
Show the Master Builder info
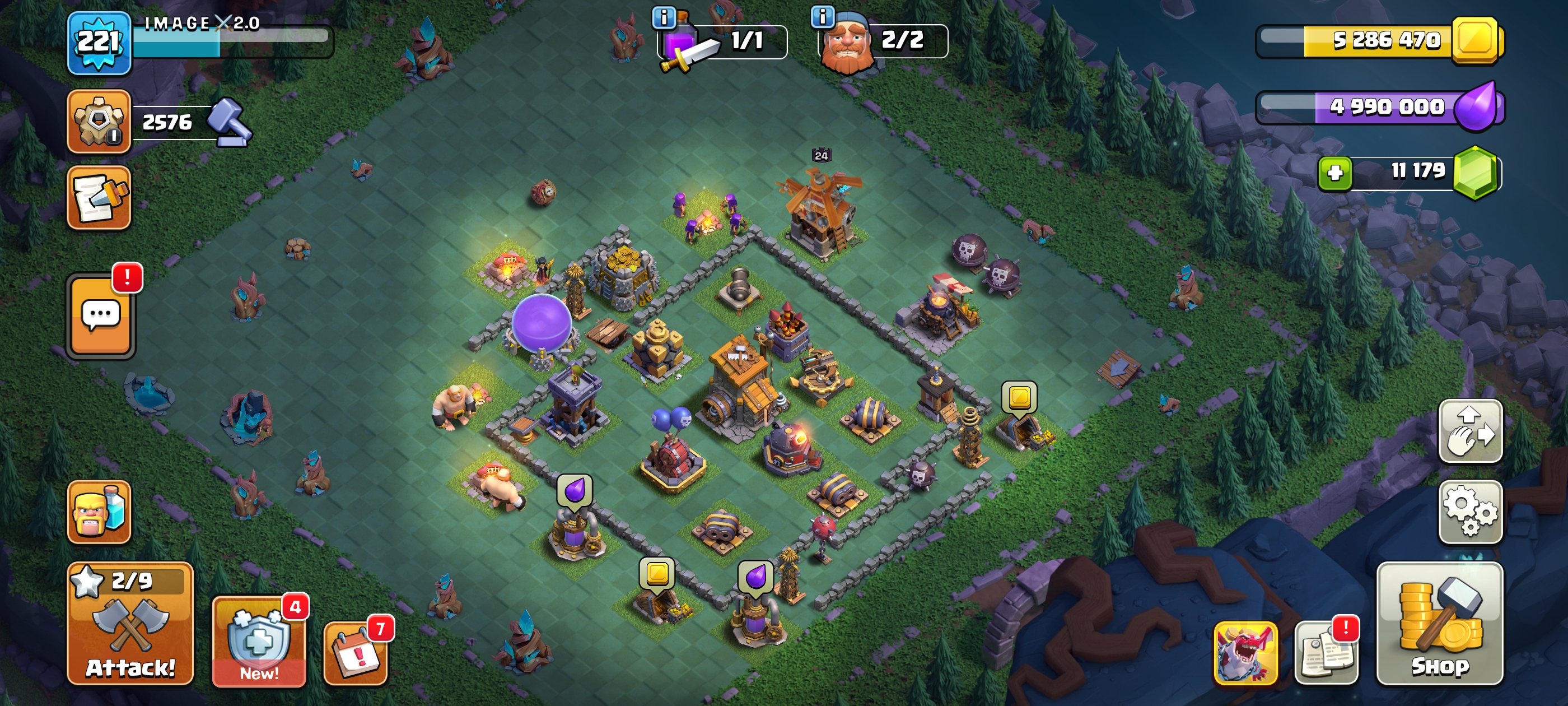tap(822, 16)
